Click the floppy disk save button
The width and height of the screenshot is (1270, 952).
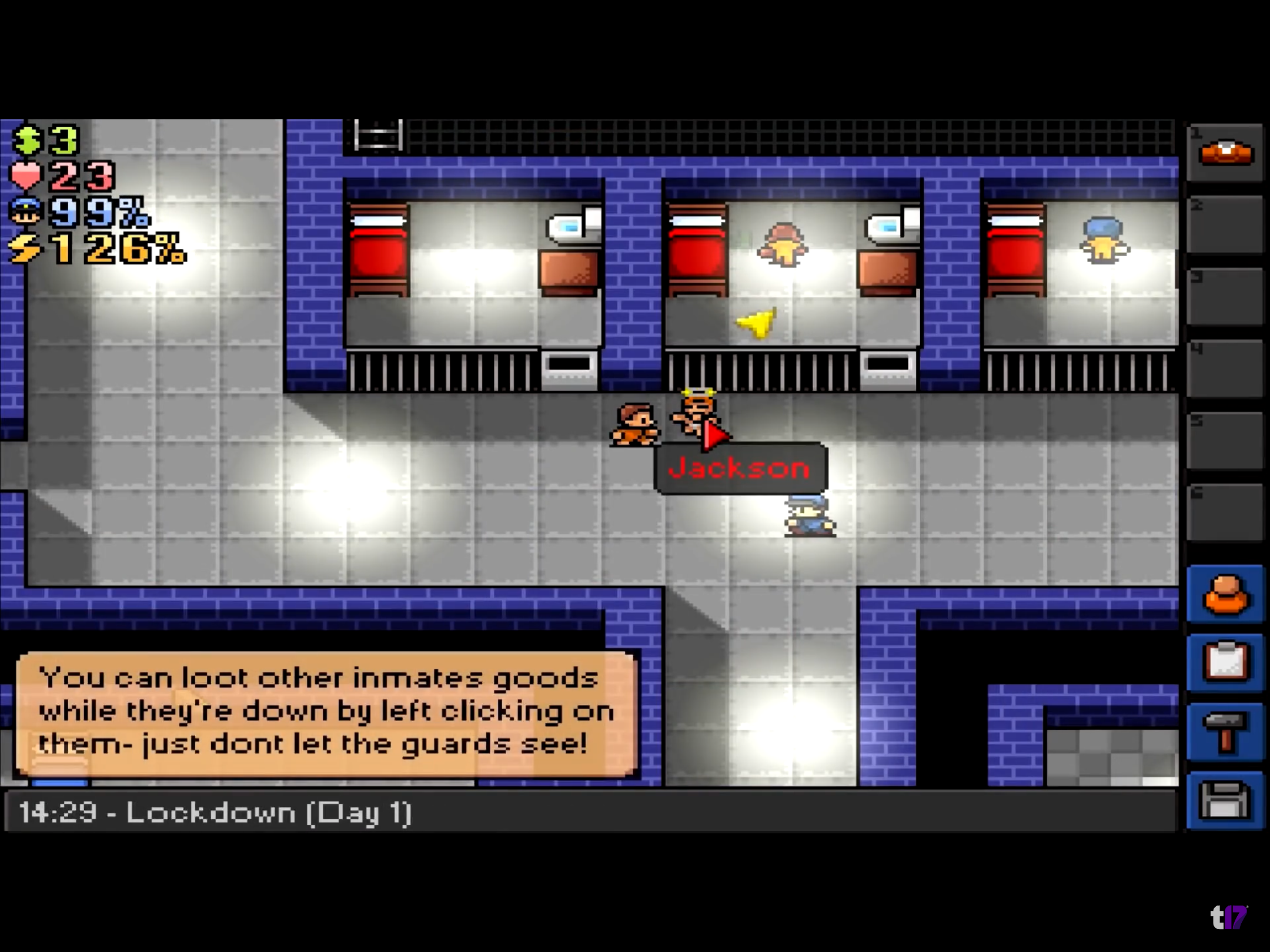1225,800
